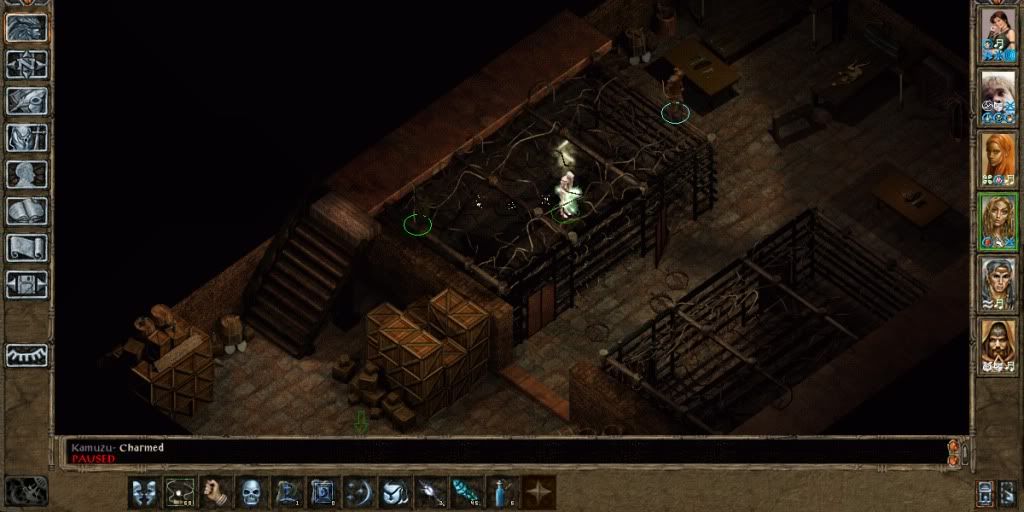
Task: Open special abilities star button
Action: pos(540,491)
